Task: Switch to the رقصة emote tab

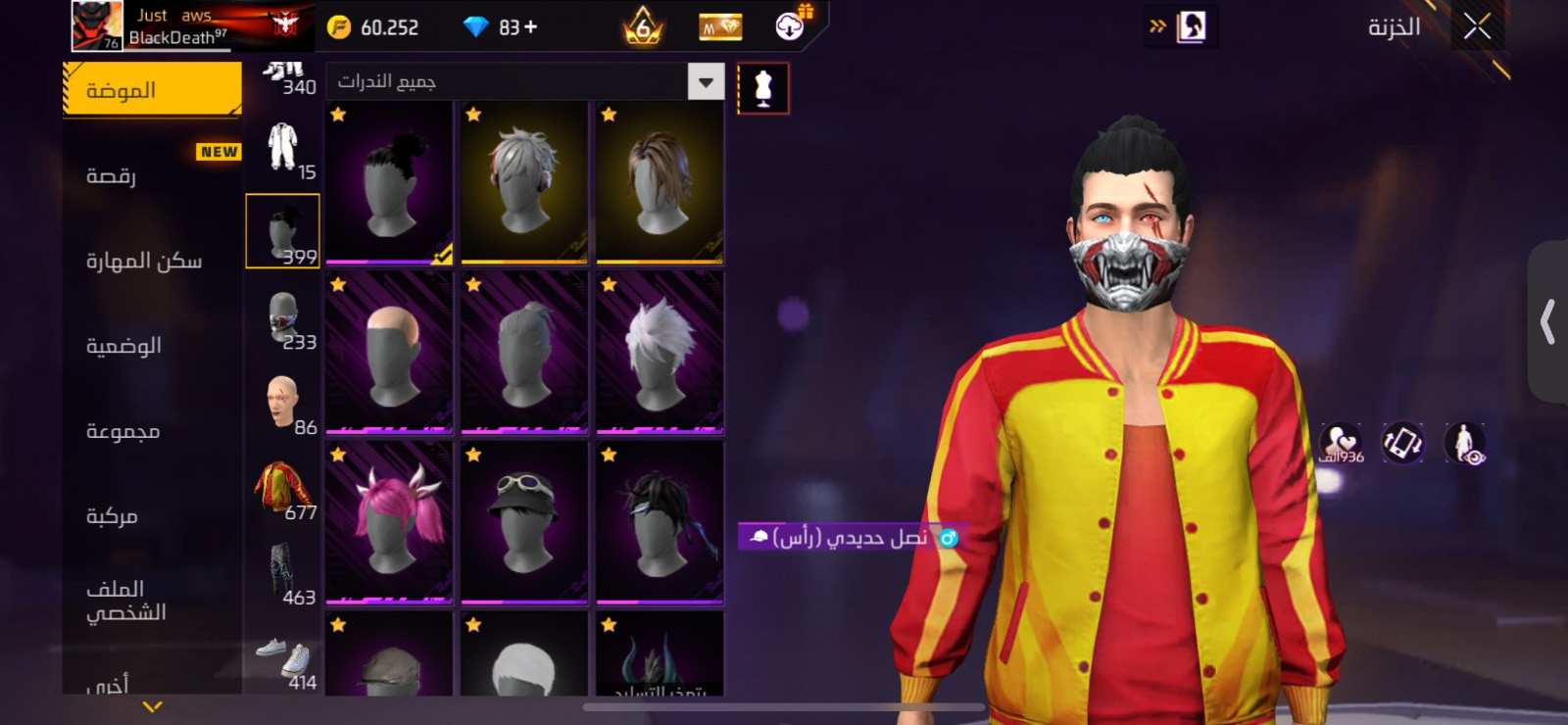Action: tap(152, 176)
